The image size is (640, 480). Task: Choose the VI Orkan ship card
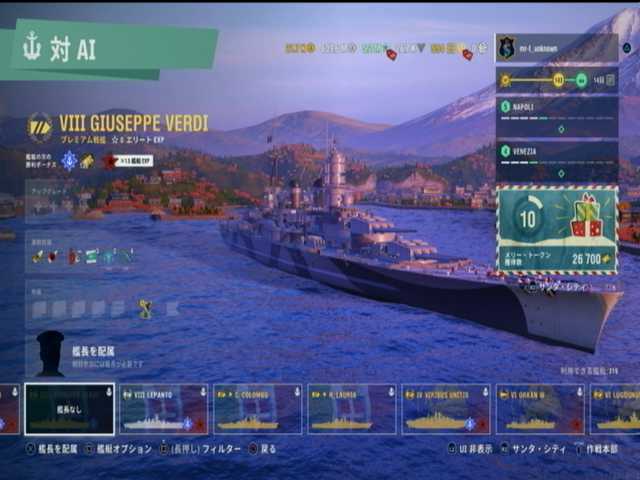point(539,409)
